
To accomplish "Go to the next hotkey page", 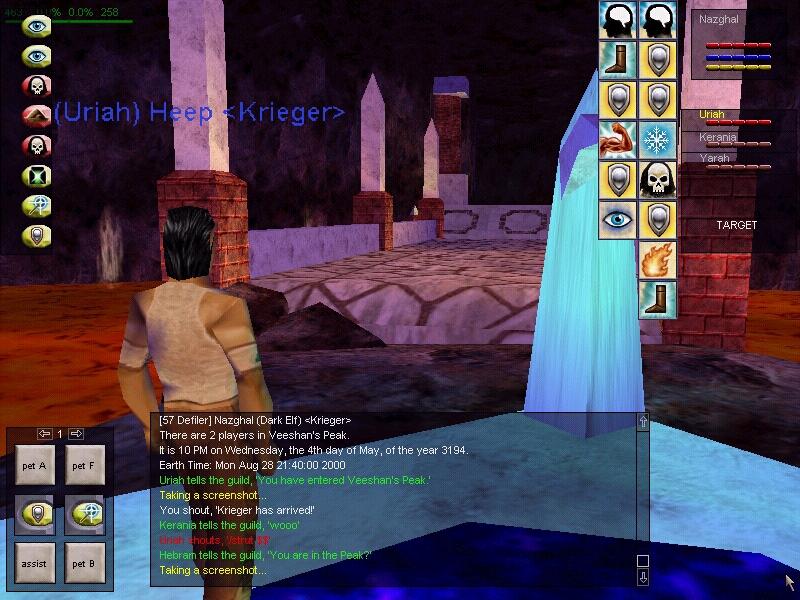I will [x=76, y=434].
